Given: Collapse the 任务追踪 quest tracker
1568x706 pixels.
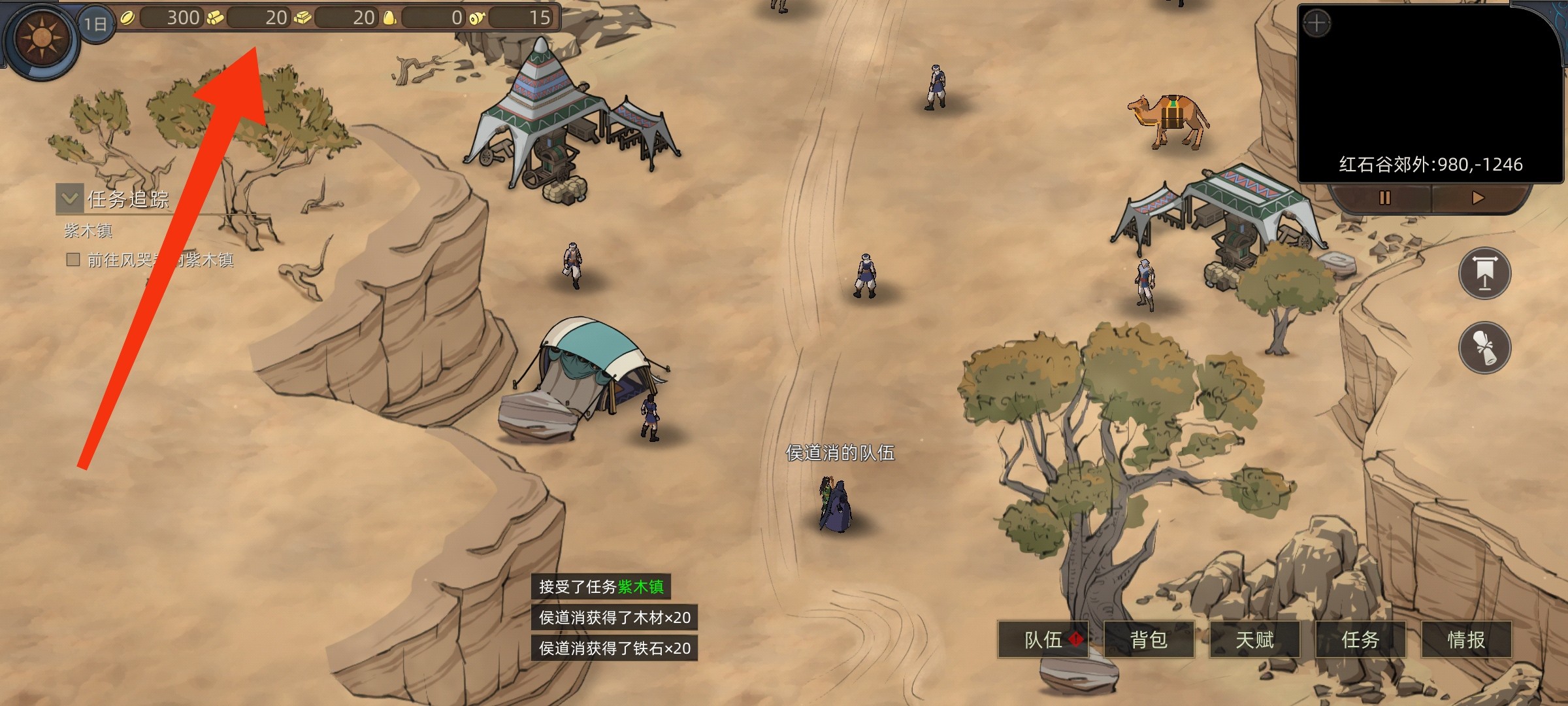Looking at the screenshot, I should click(69, 197).
